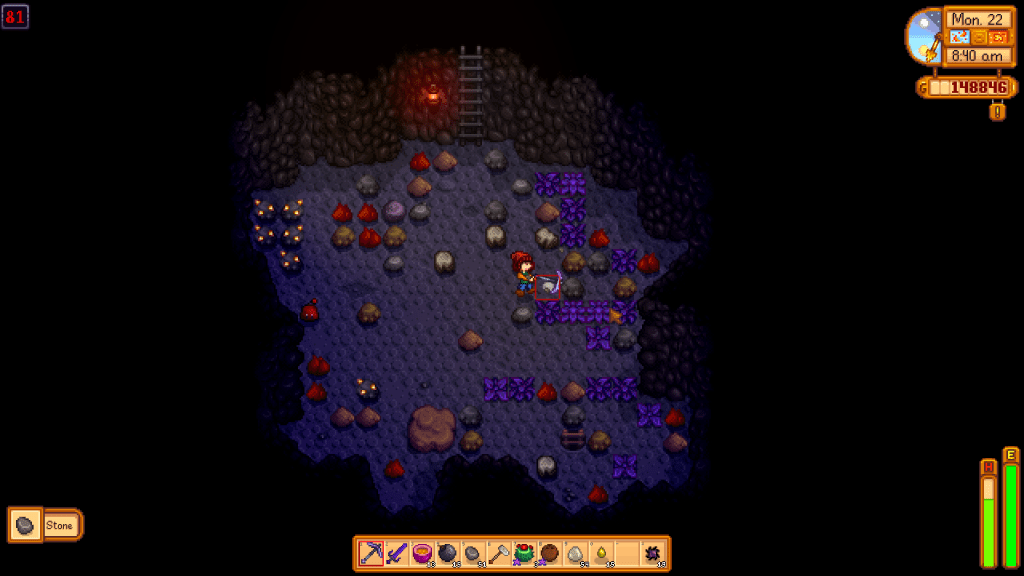Select the black bomb stack
1024x576 pixels.
[x=448, y=553]
